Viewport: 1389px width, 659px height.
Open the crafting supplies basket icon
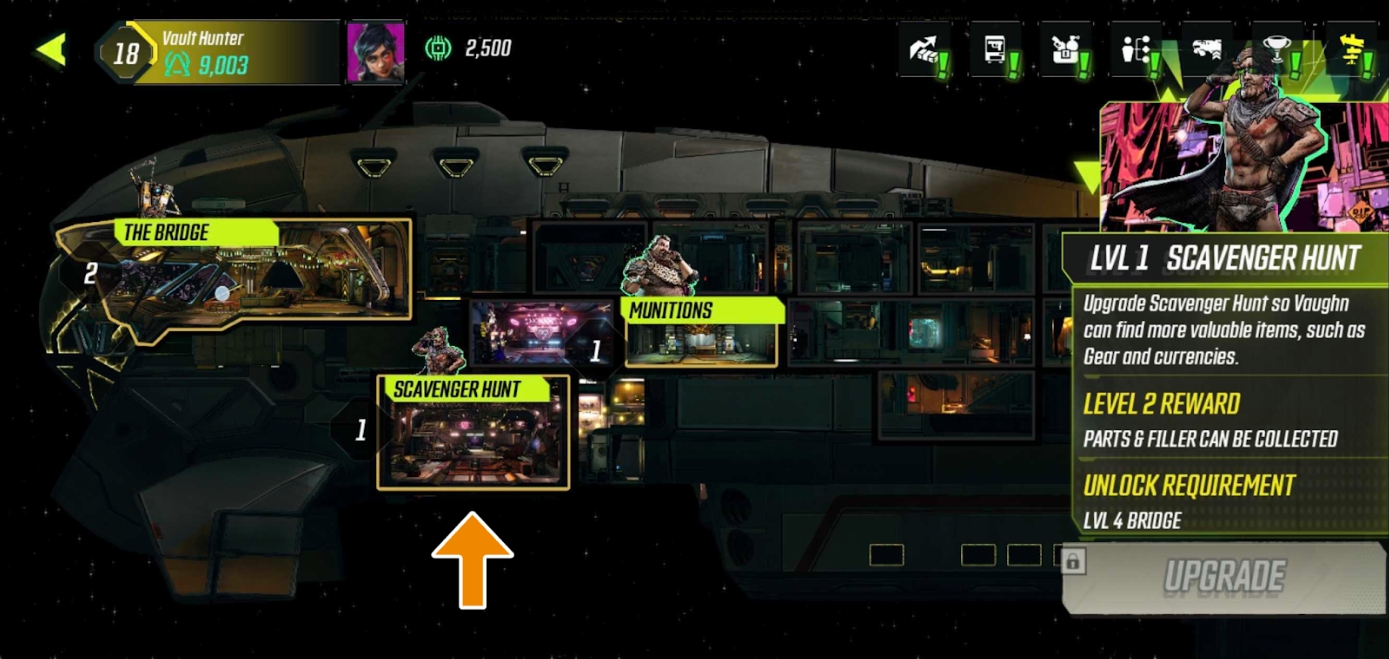(x=1066, y=50)
